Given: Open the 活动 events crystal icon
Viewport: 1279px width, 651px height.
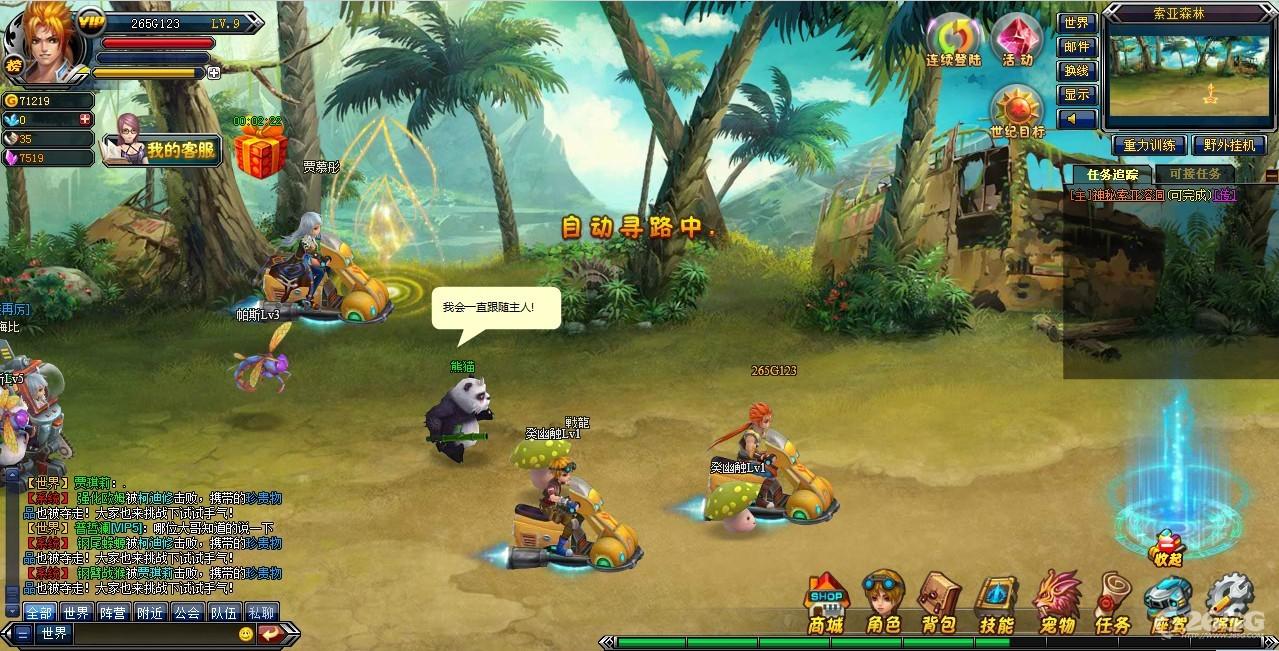Looking at the screenshot, I should coord(1017,41).
